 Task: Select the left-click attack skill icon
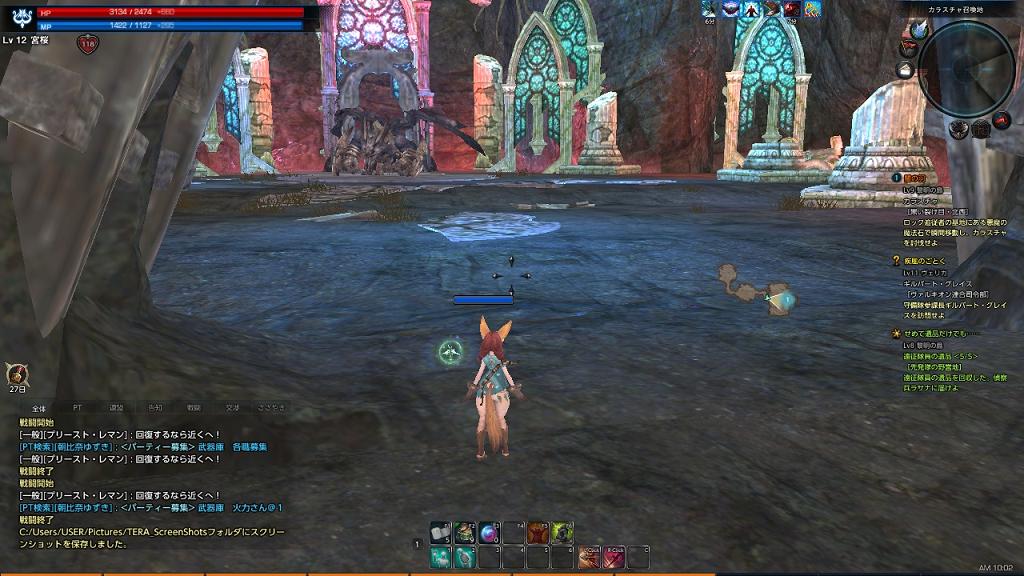589,557
